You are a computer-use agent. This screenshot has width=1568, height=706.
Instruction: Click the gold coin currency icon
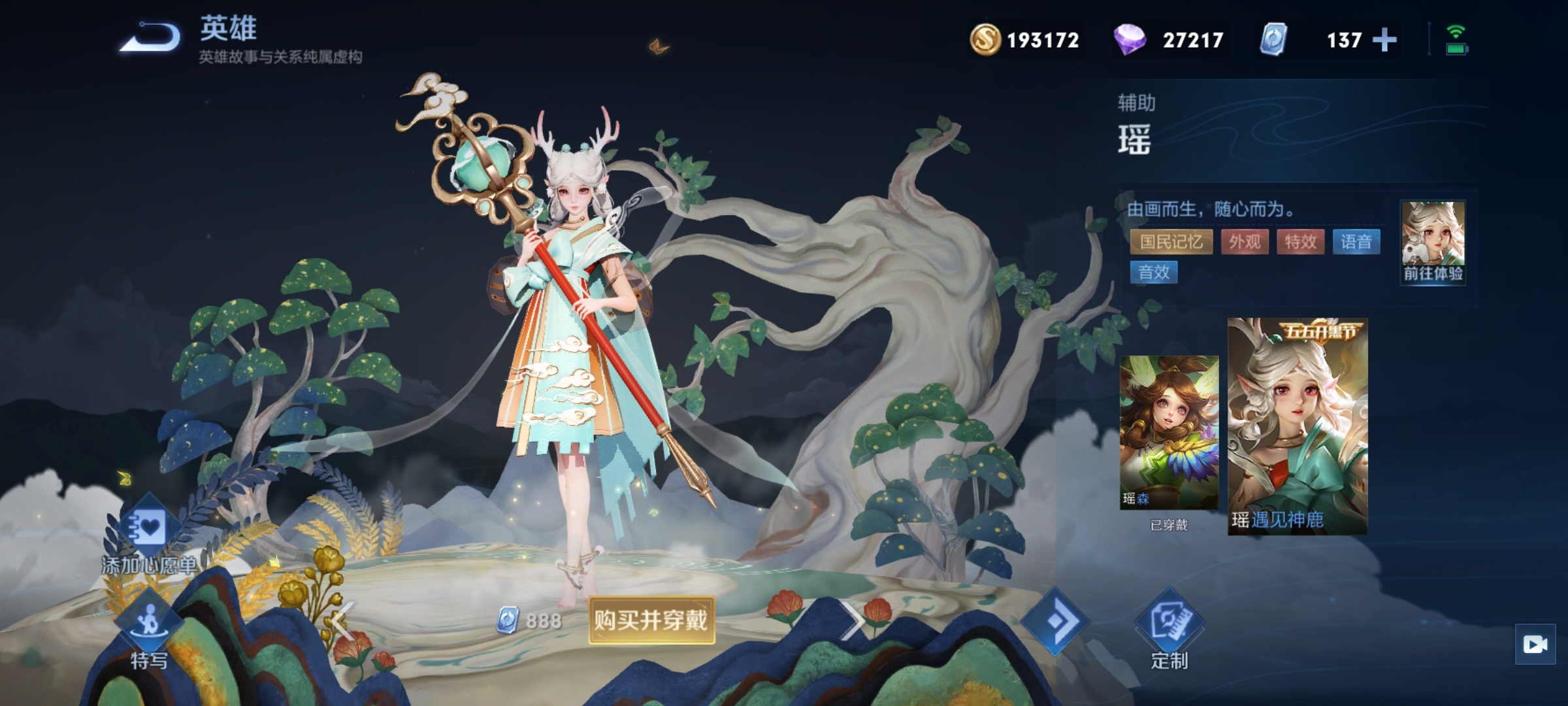point(985,39)
